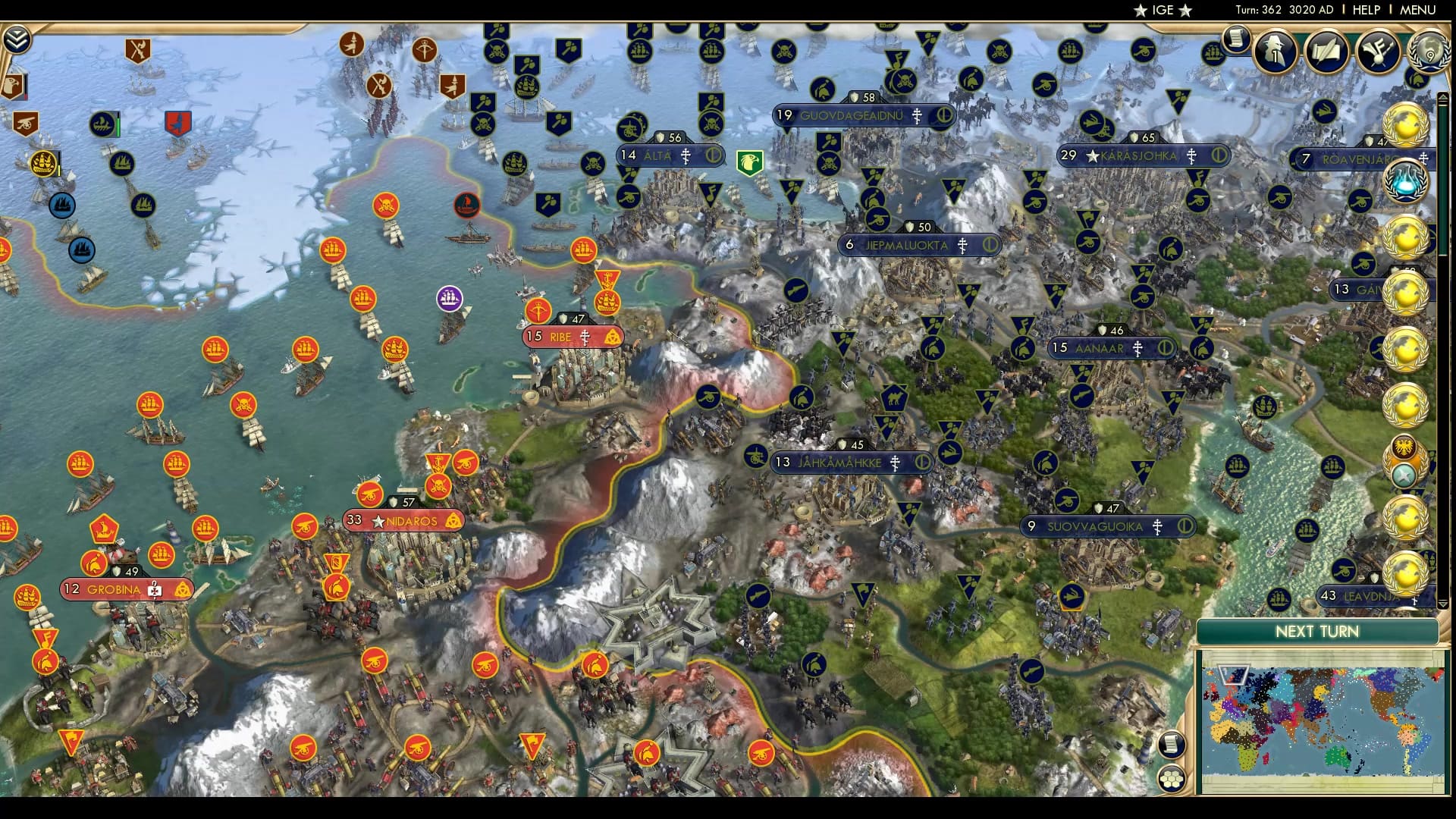The image size is (1456, 819).
Task: Toggle strategic view with the hex icon
Action: point(1172,779)
